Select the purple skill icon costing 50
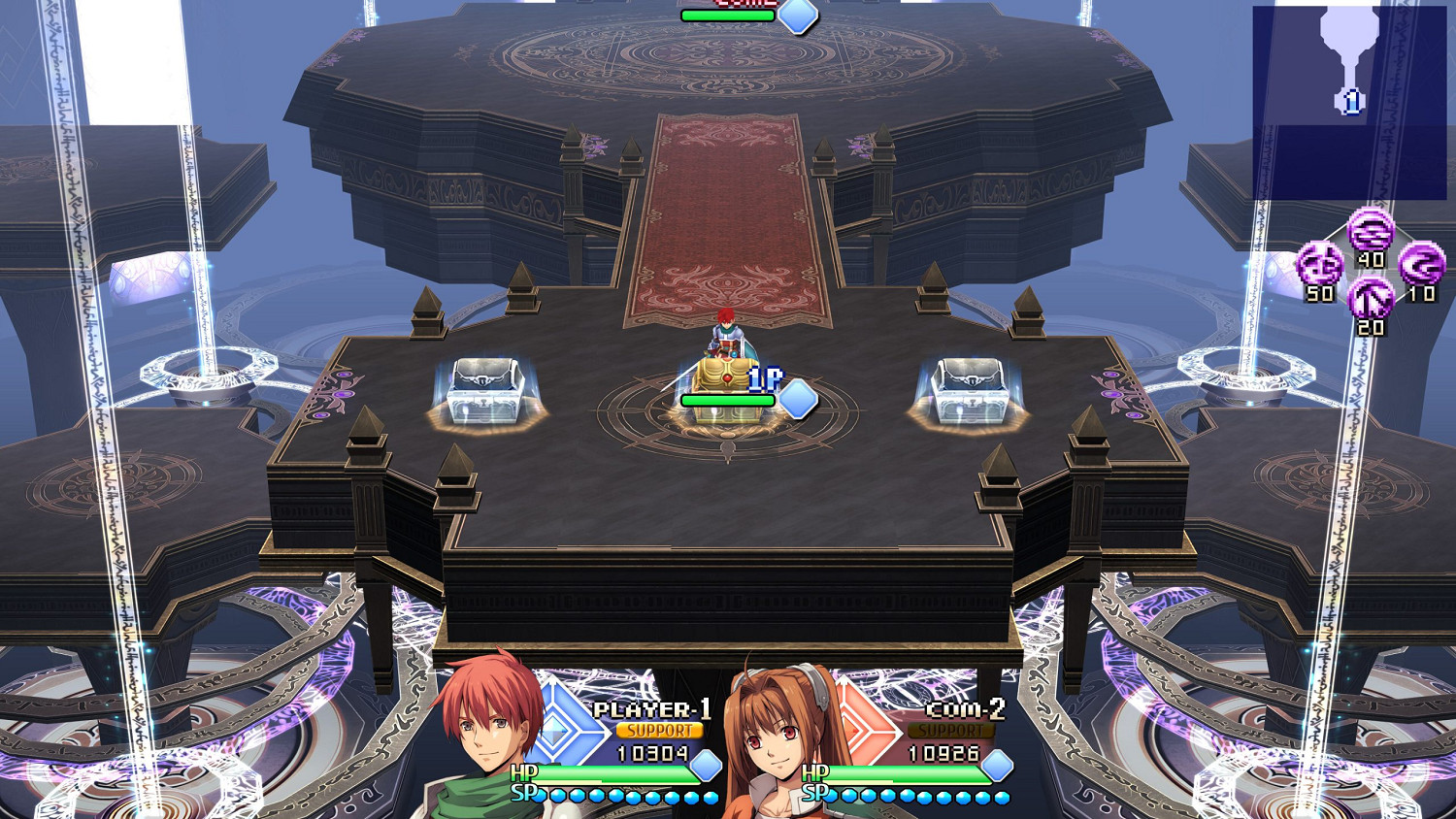The width and height of the screenshot is (1456, 819). pos(1318,264)
